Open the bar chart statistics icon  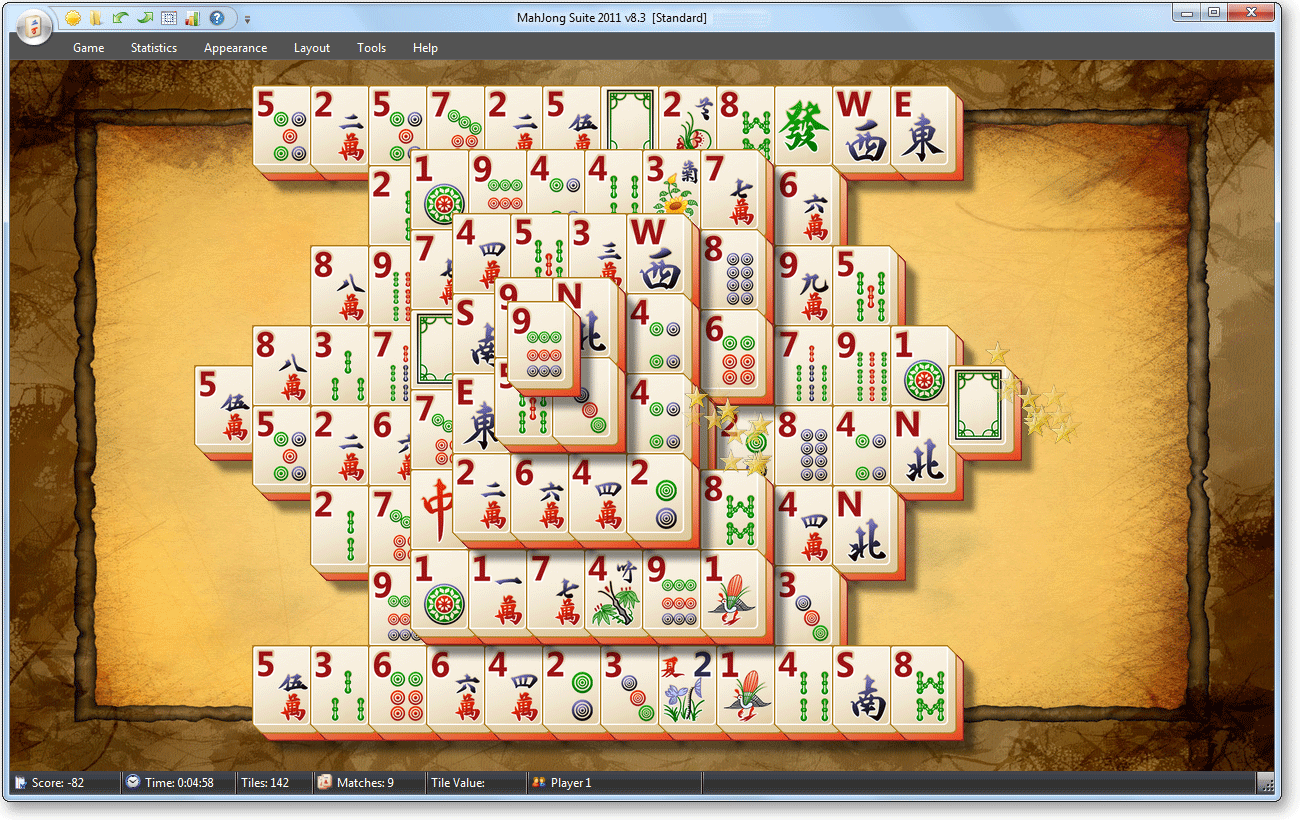pos(192,18)
